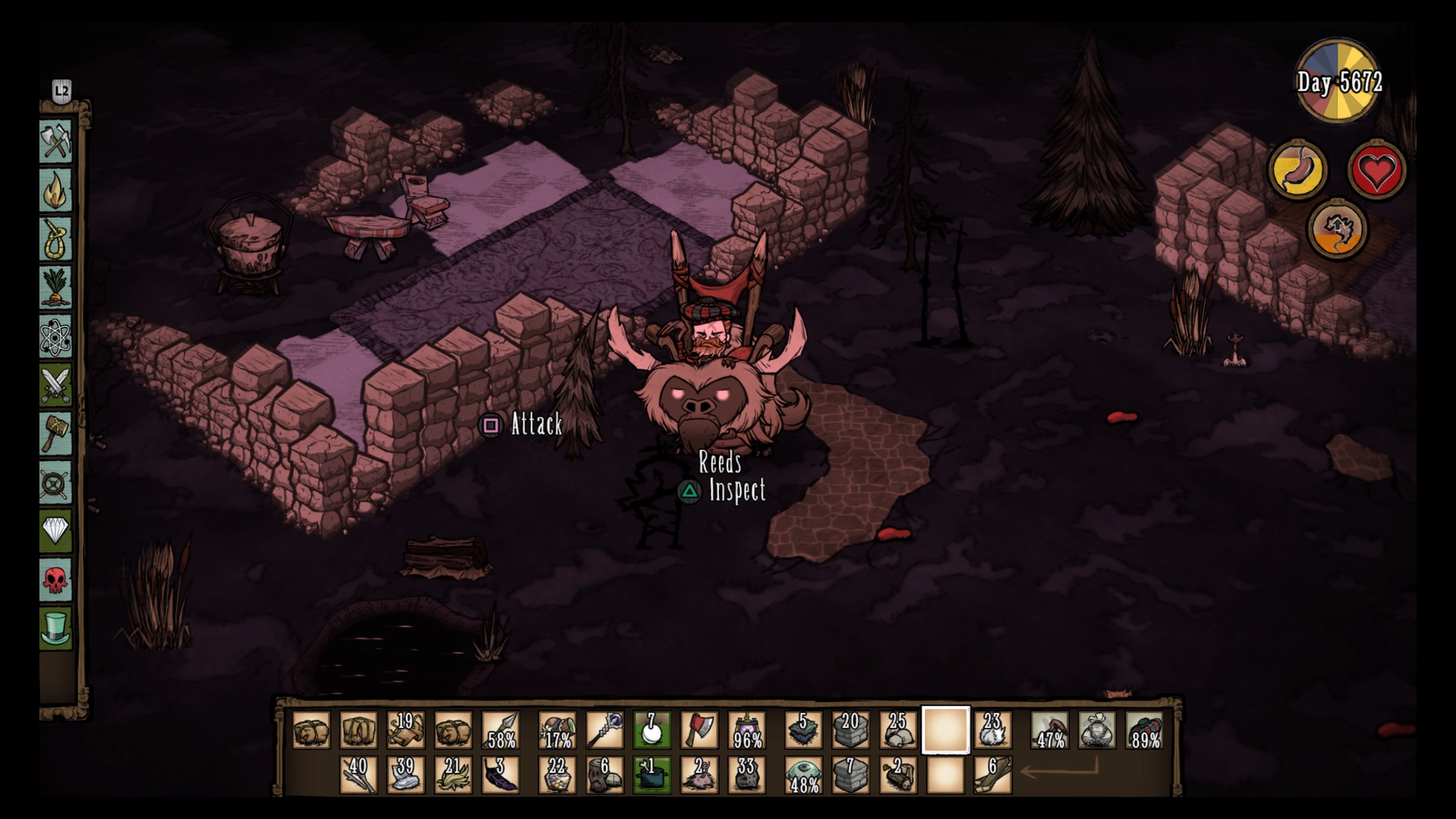Screen dimensions: 1456x819
Task: Choose the stack of 7 snowballs
Action: pos(652,730)
